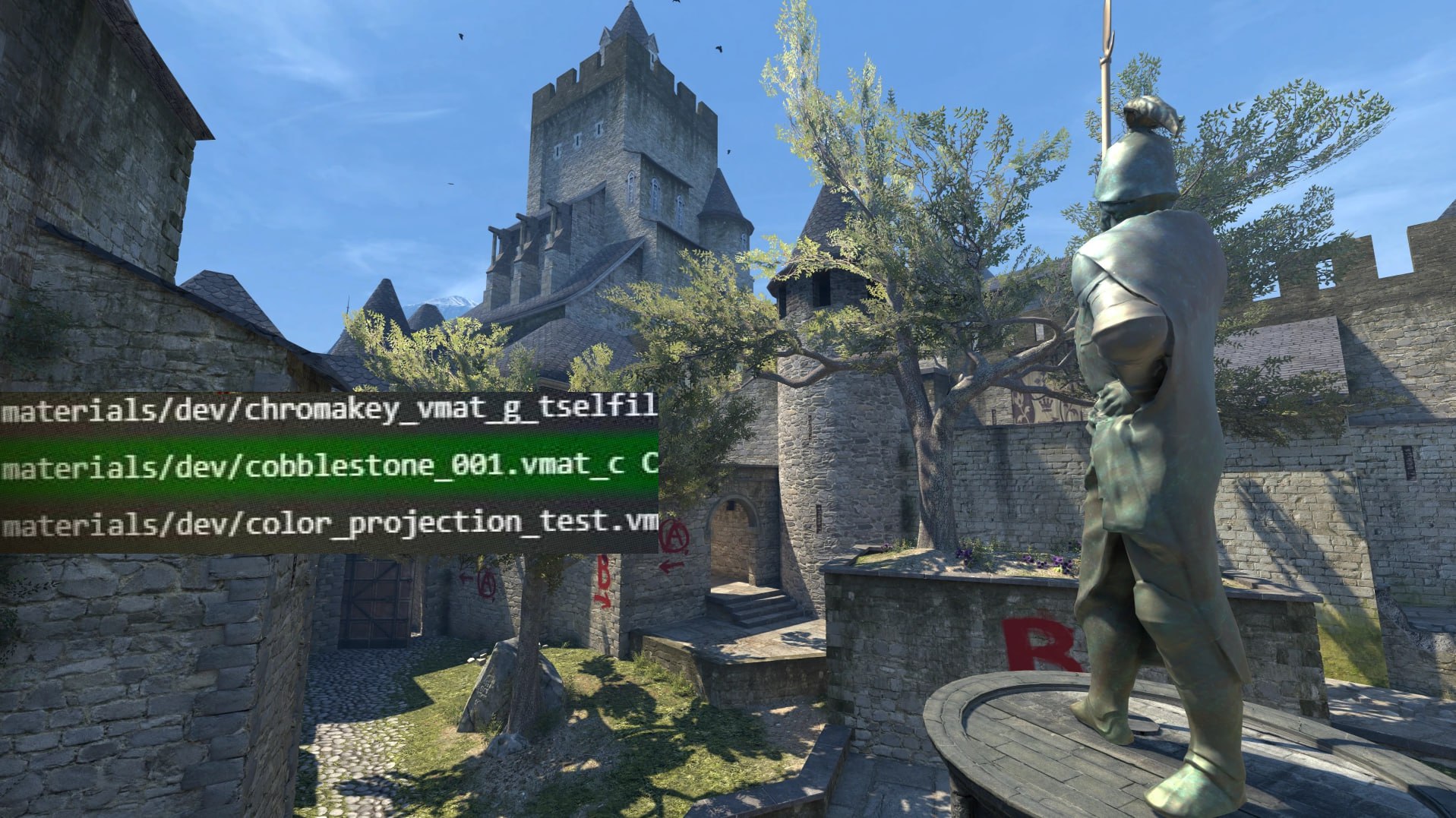
Task: Click the chromakey_vmat_g_tselfil file entry
Action: (x=328, y=410)
